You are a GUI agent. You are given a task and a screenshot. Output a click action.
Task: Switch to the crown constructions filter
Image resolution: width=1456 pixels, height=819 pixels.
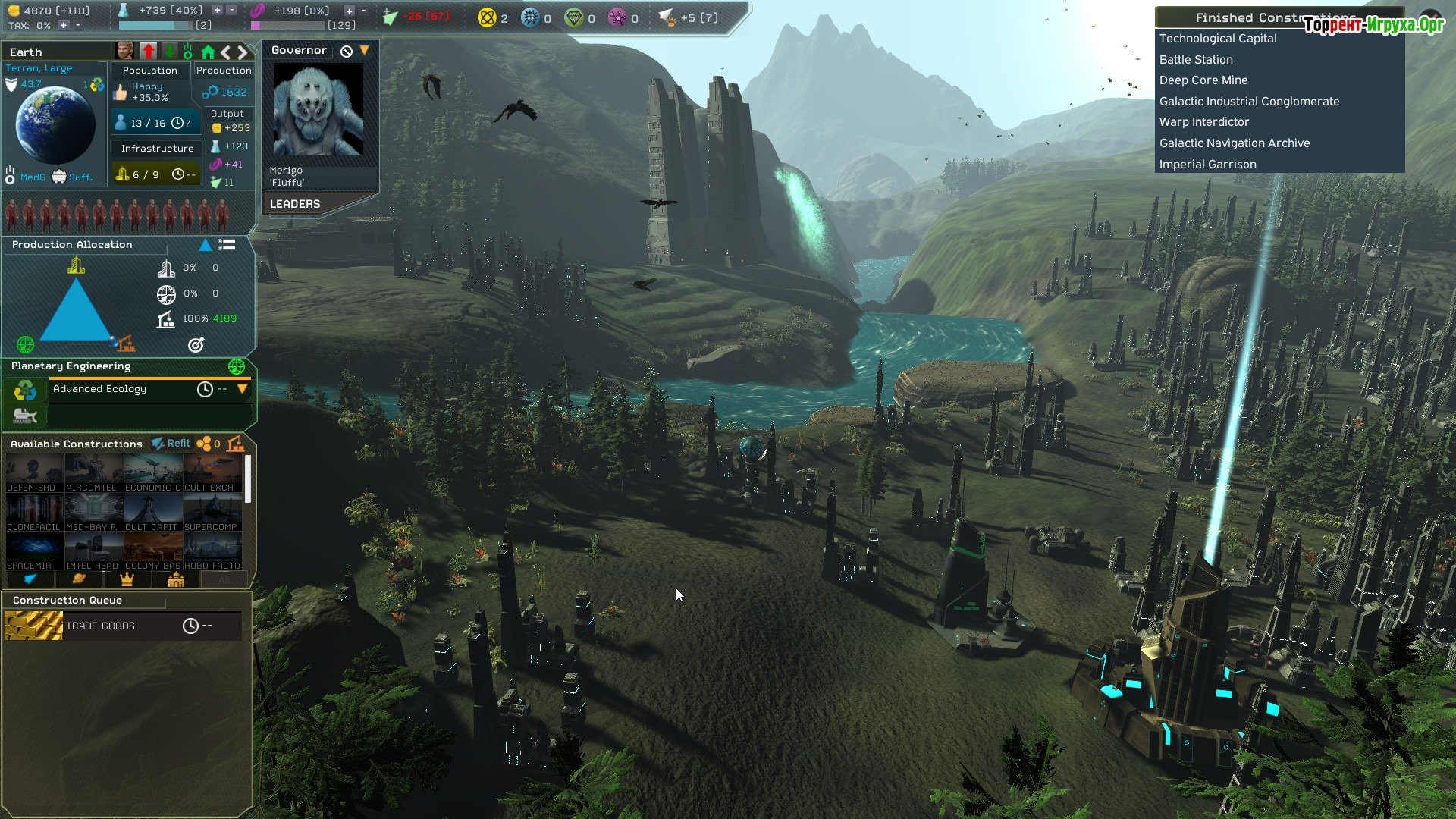127,580
